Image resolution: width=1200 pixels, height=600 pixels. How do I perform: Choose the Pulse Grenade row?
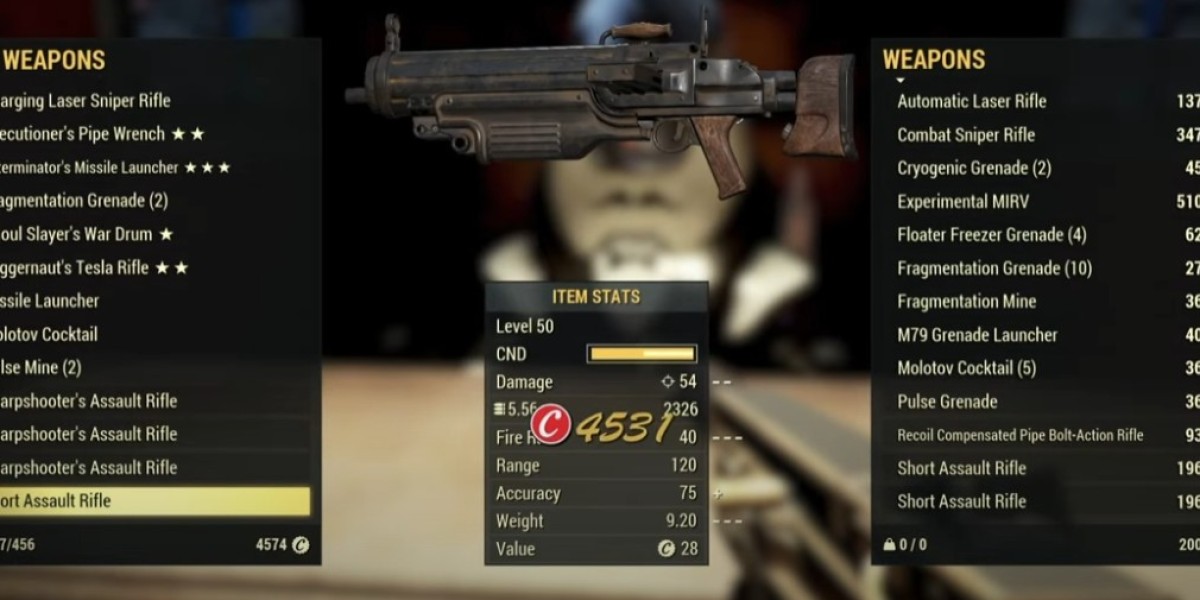click(947, 402)
